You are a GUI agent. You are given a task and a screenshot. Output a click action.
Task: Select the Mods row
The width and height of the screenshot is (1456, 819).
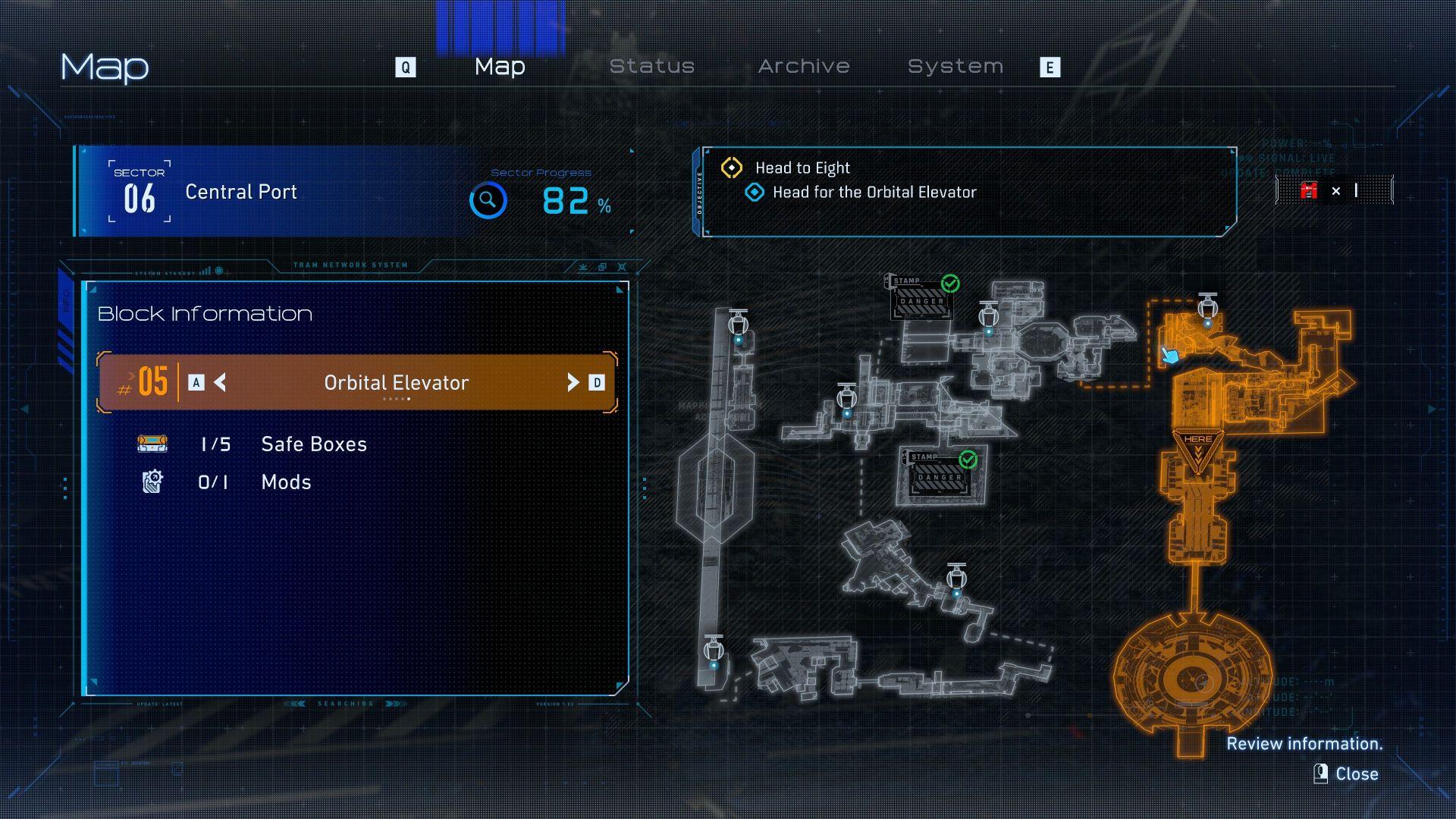click(286, 482)
